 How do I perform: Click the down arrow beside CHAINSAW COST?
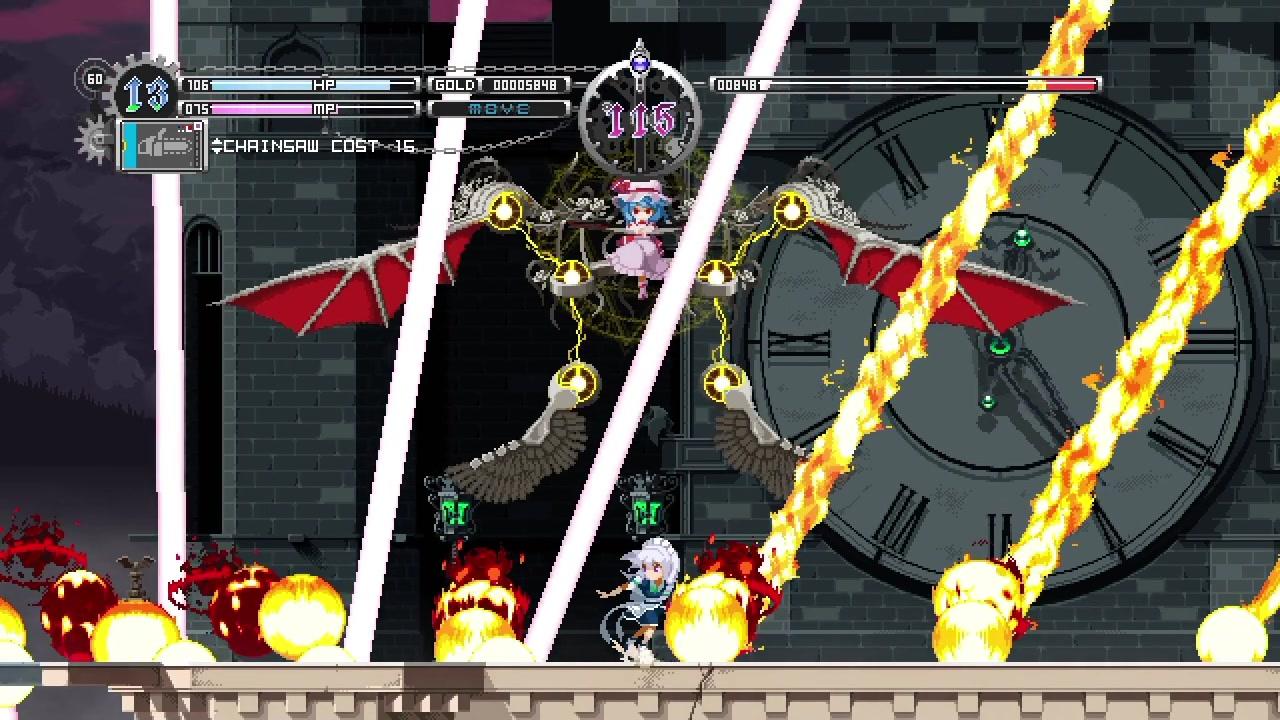click(x=217, y=152)
